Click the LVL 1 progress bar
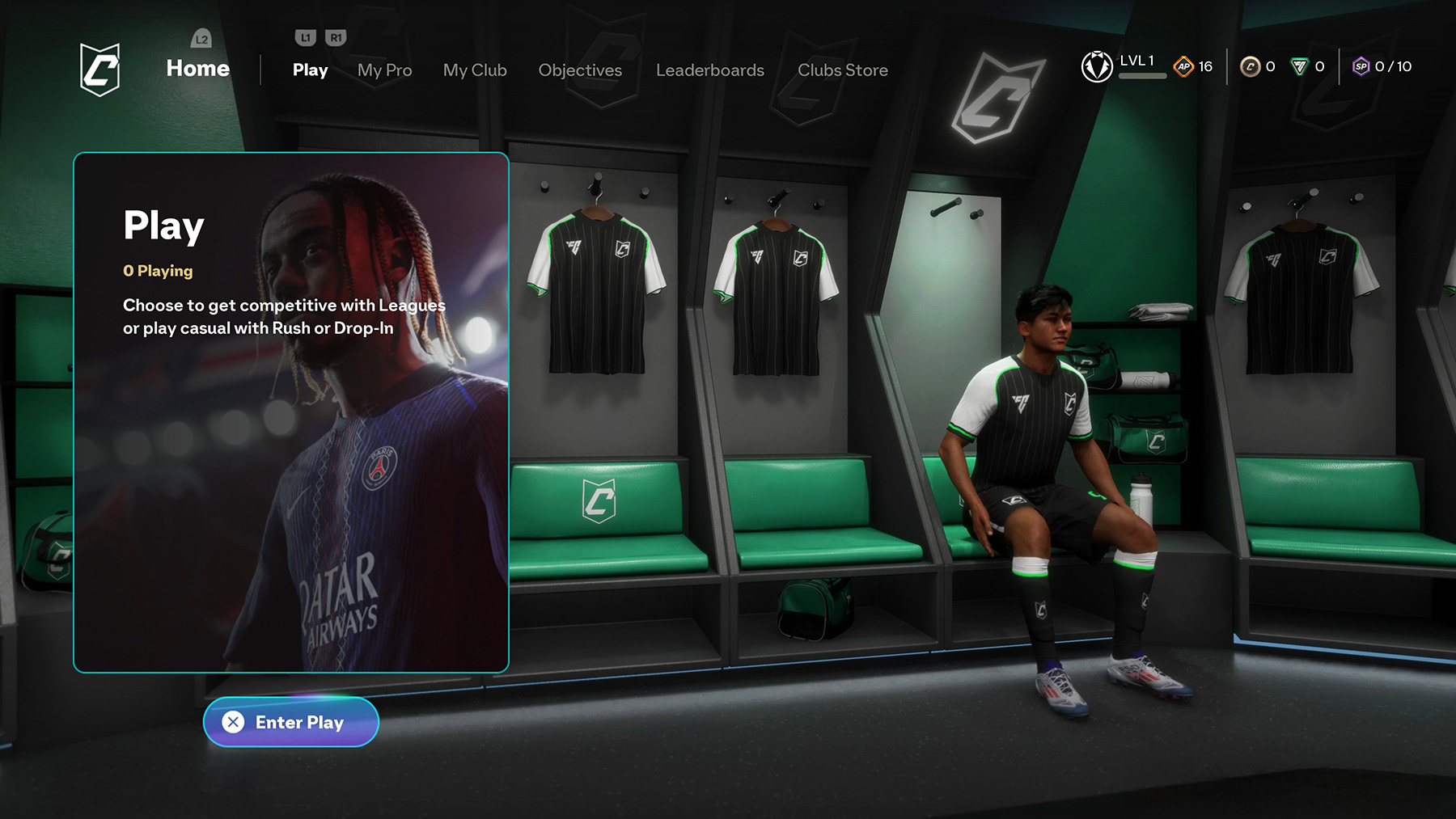Image resolution: width=1456 pixels, height=819 pixels. pos(1143,74)
